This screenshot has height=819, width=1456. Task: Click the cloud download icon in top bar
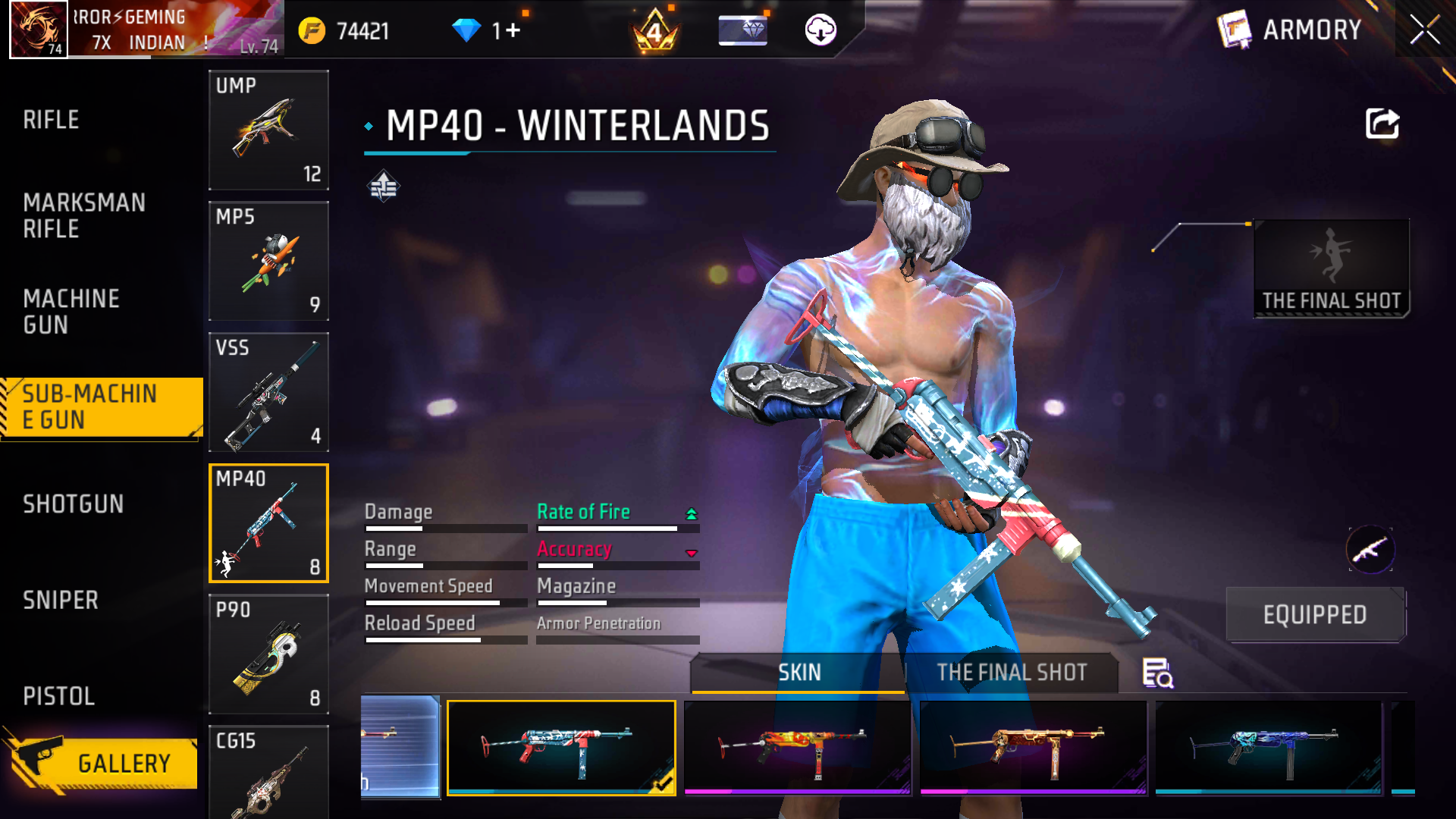[821, 29]
